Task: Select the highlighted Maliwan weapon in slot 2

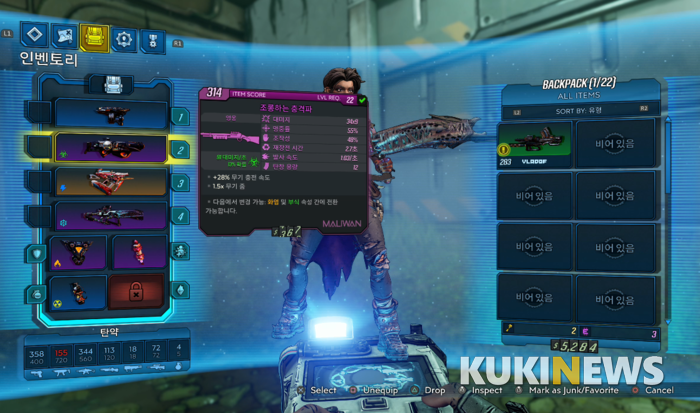Action: (x=110, y=148)
